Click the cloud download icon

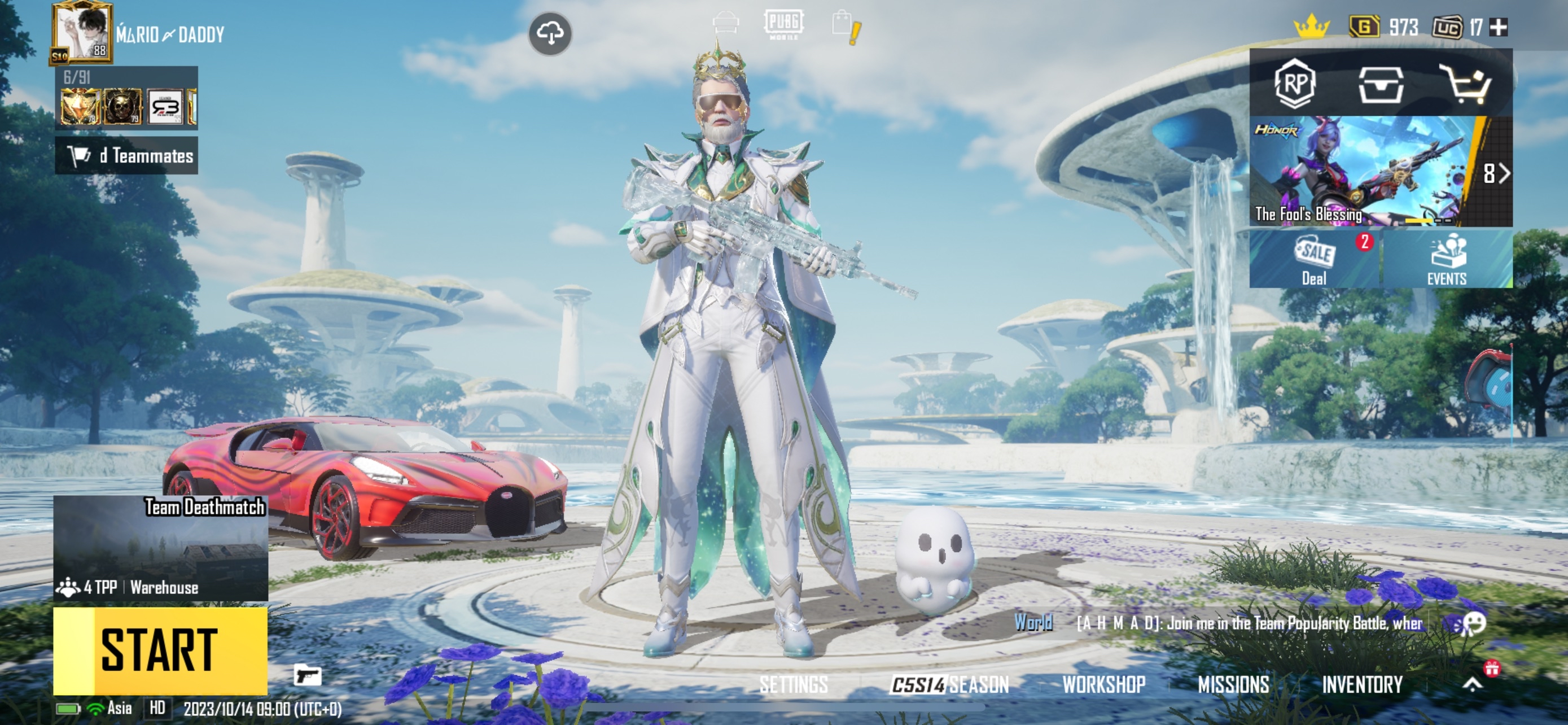[x=550, y=33]
